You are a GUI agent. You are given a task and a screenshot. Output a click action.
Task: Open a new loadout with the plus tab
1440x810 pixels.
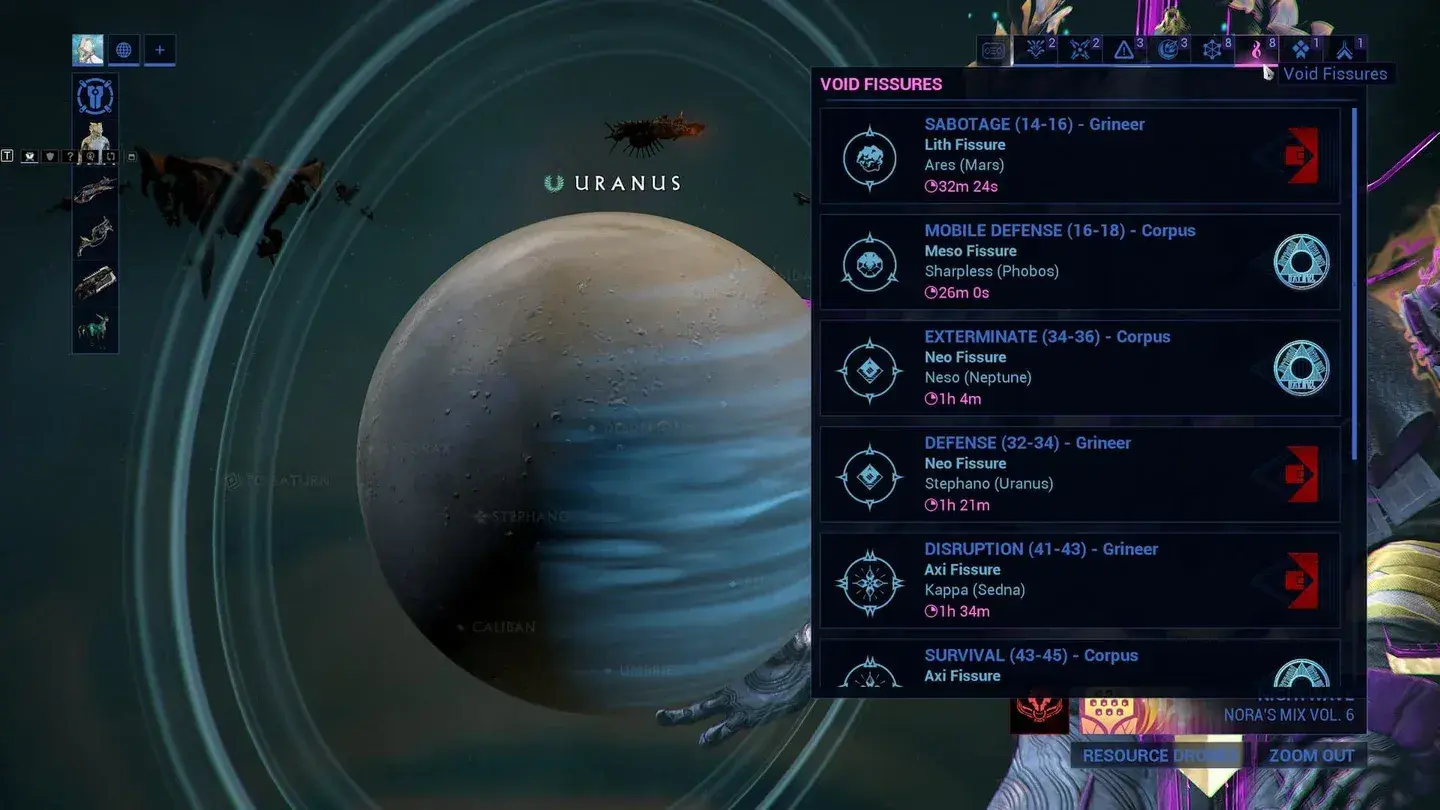coord(159,50)
